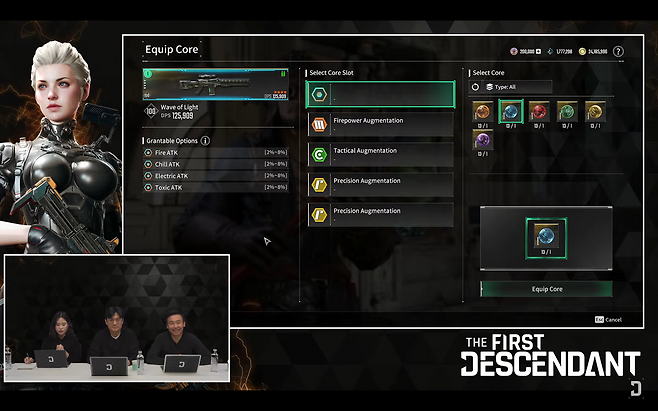This screenshot has width=658, height=411.
Task: Open the Type: All filter dropdown
Action: click(x=518, y=87)
